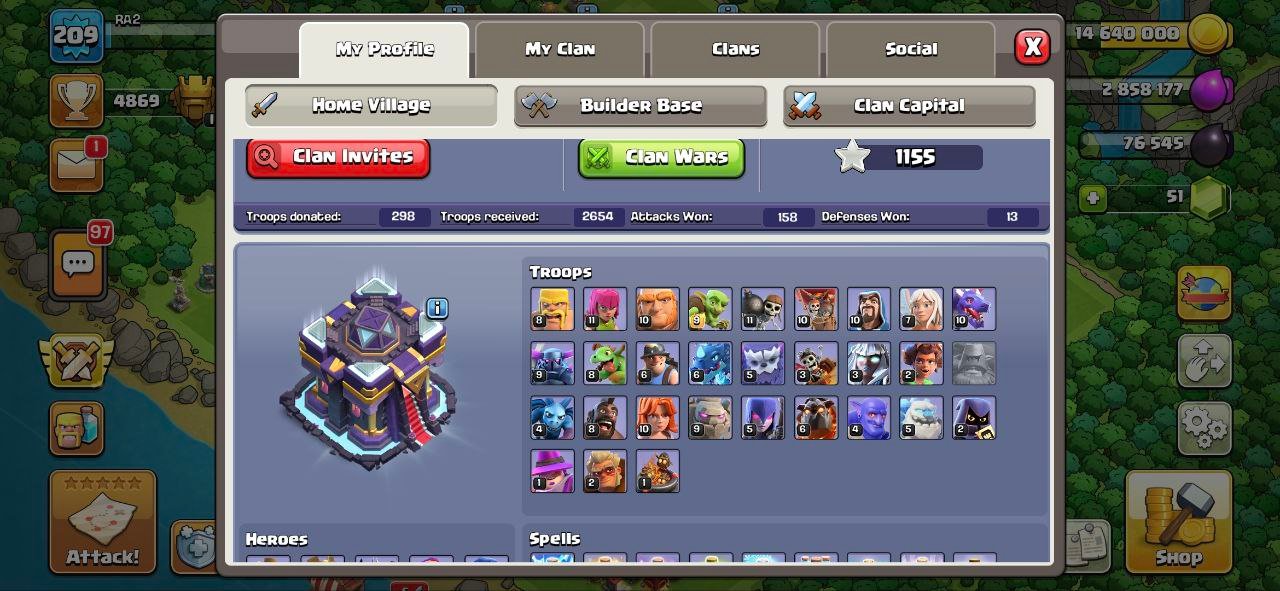Viewport: 1280px width, 591px height.
Task: Click the Town Hall info button
Action: (x=437, y=308)
